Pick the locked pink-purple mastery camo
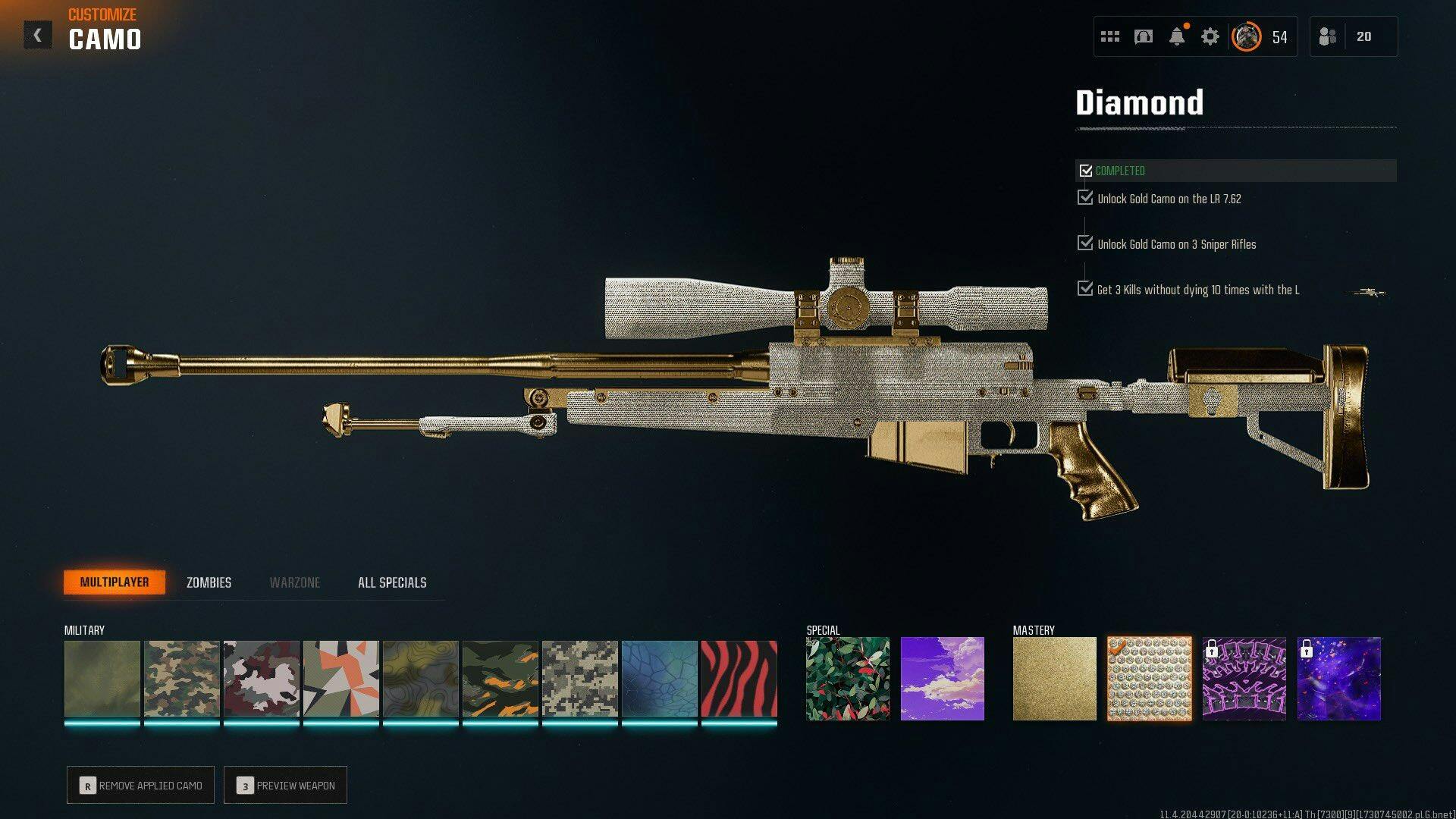This screenshot has height=819, width=1456. (x=1244, y=679)
